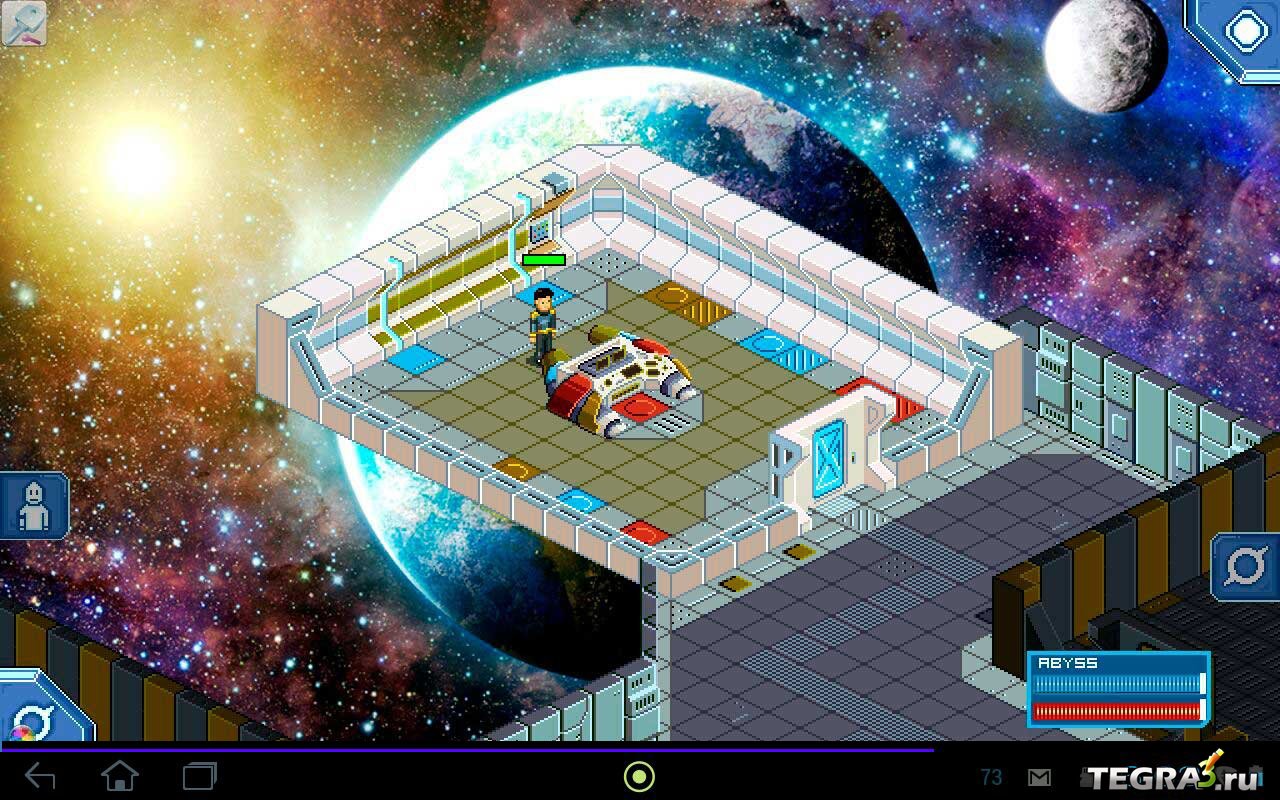Open the key-icon overlay tool
1280x800 pixels.
coord(24,24)
